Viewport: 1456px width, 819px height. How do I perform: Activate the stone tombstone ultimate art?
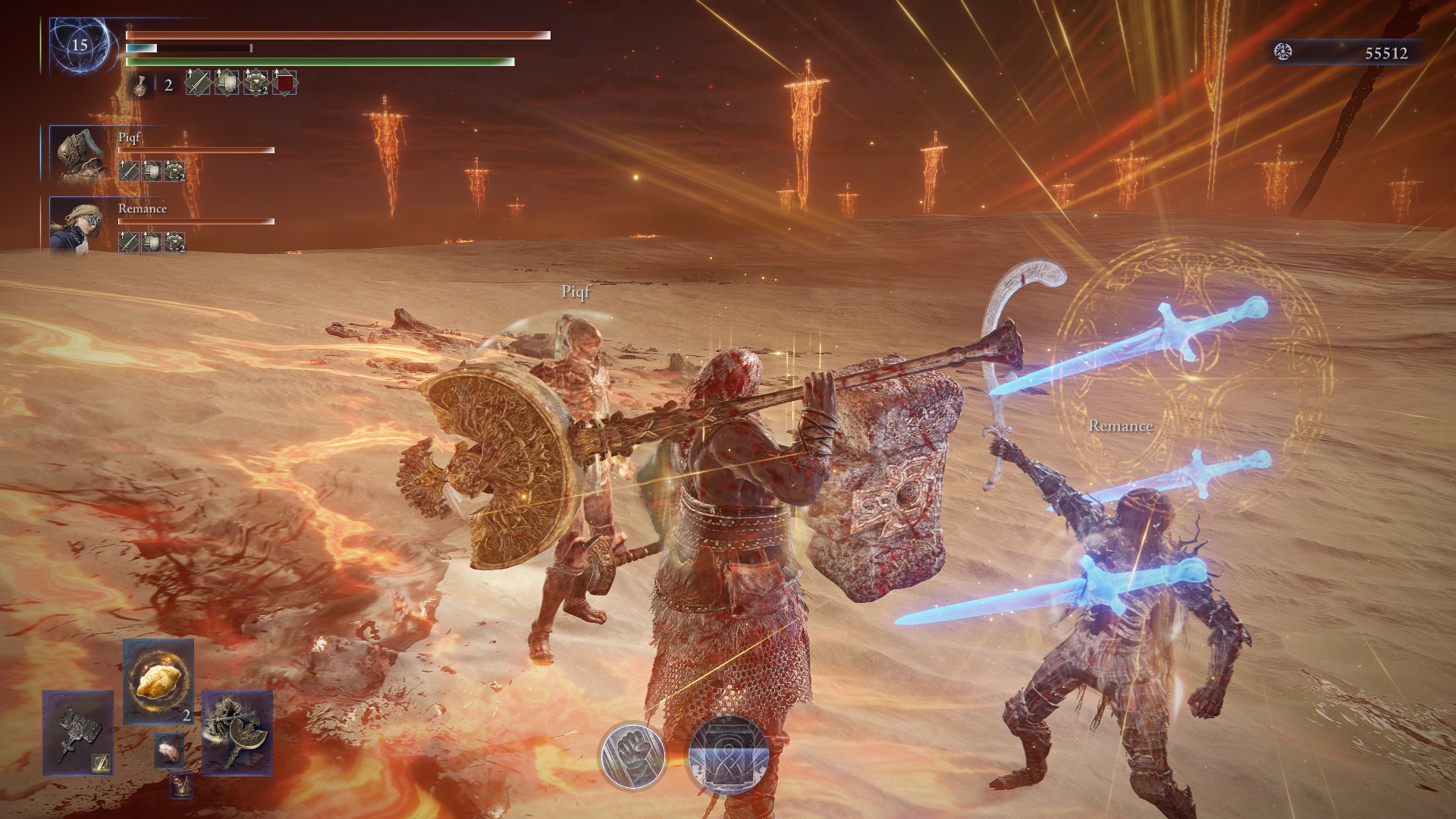(728, 756)
